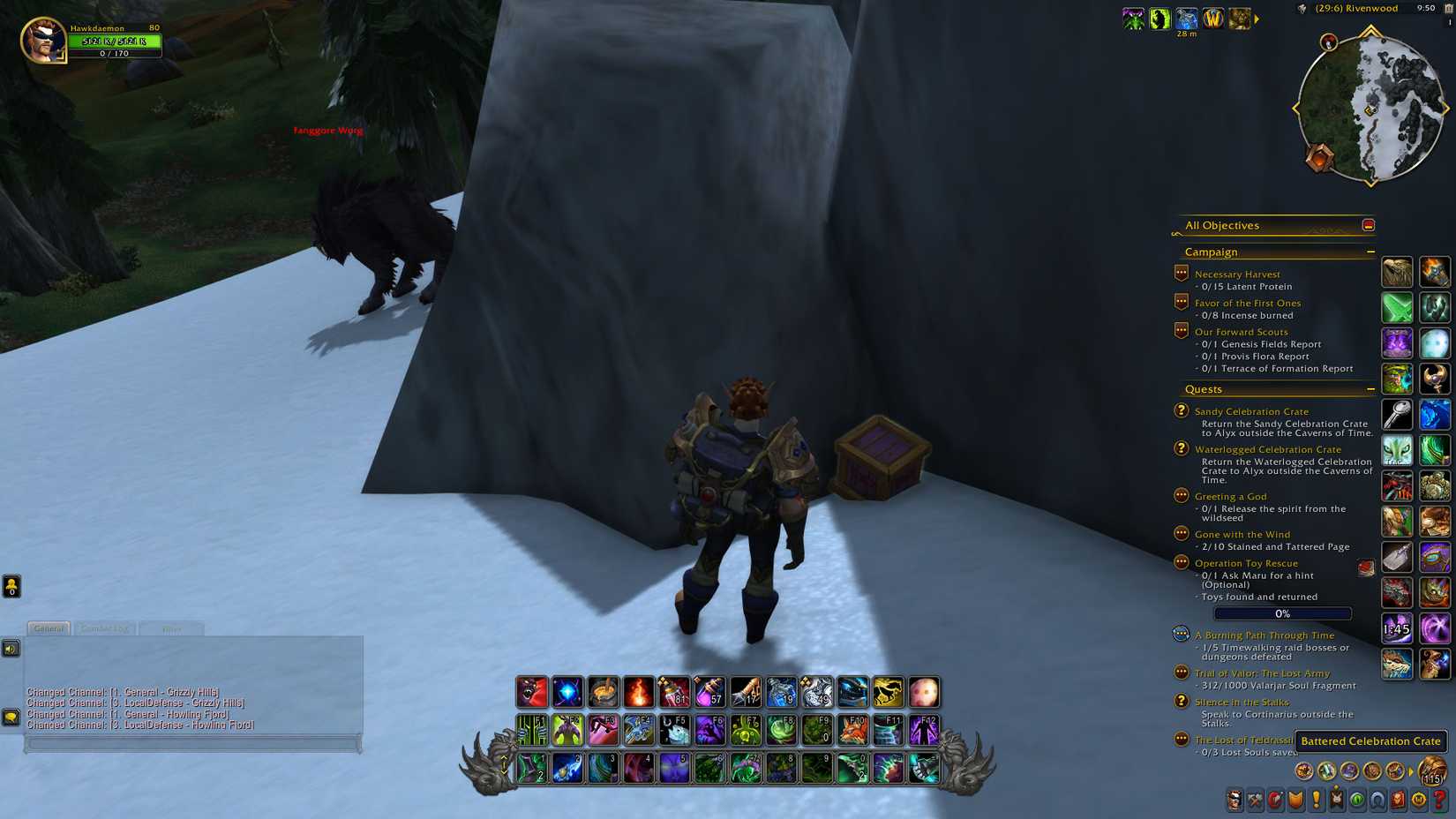This screenshot has width=1456, height=819.
Task: Open the Collections horseshoe icon
Action: pos(1377,801)
